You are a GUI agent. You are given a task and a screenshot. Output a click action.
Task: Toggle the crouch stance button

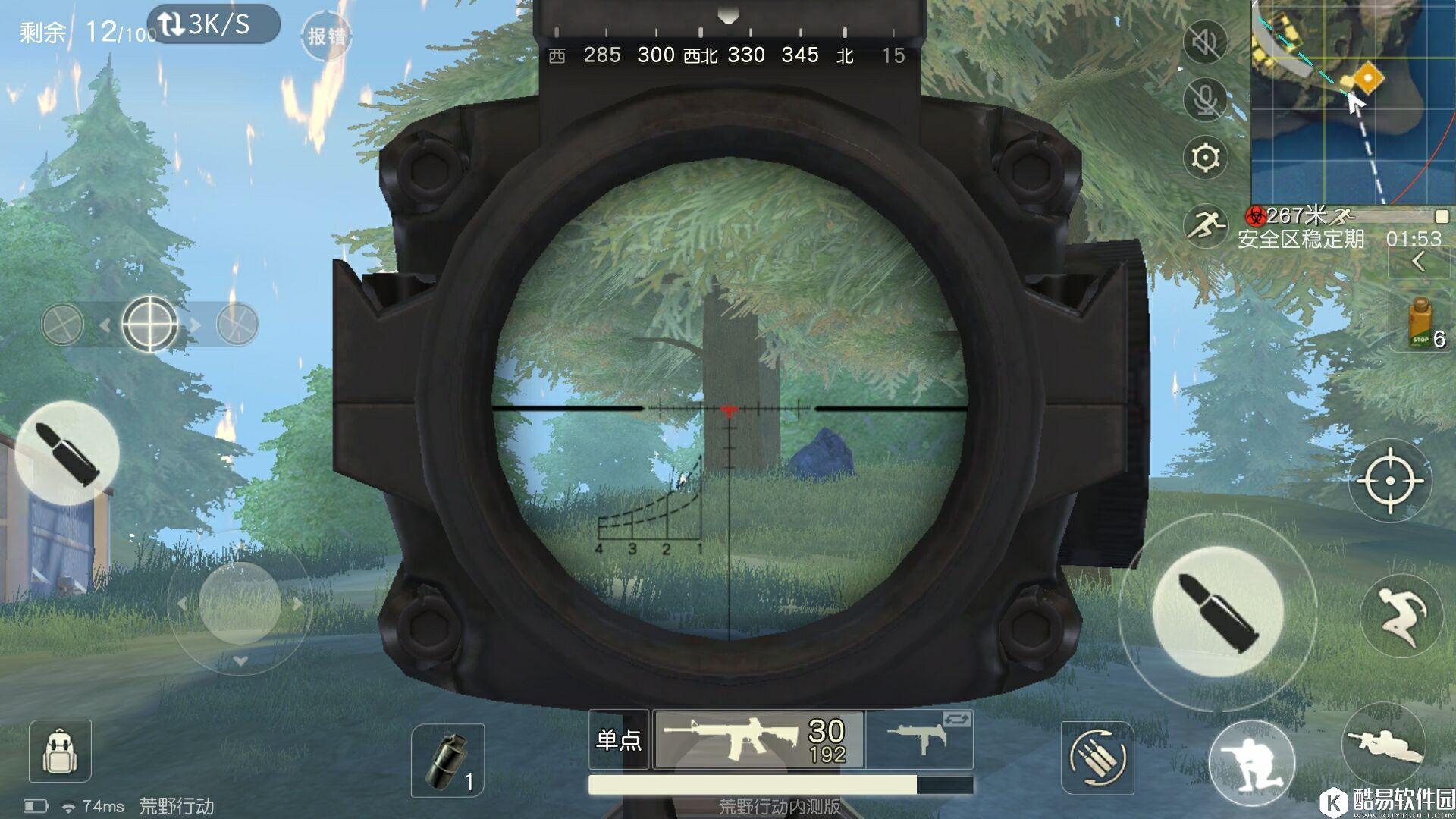pos(1251,762)
